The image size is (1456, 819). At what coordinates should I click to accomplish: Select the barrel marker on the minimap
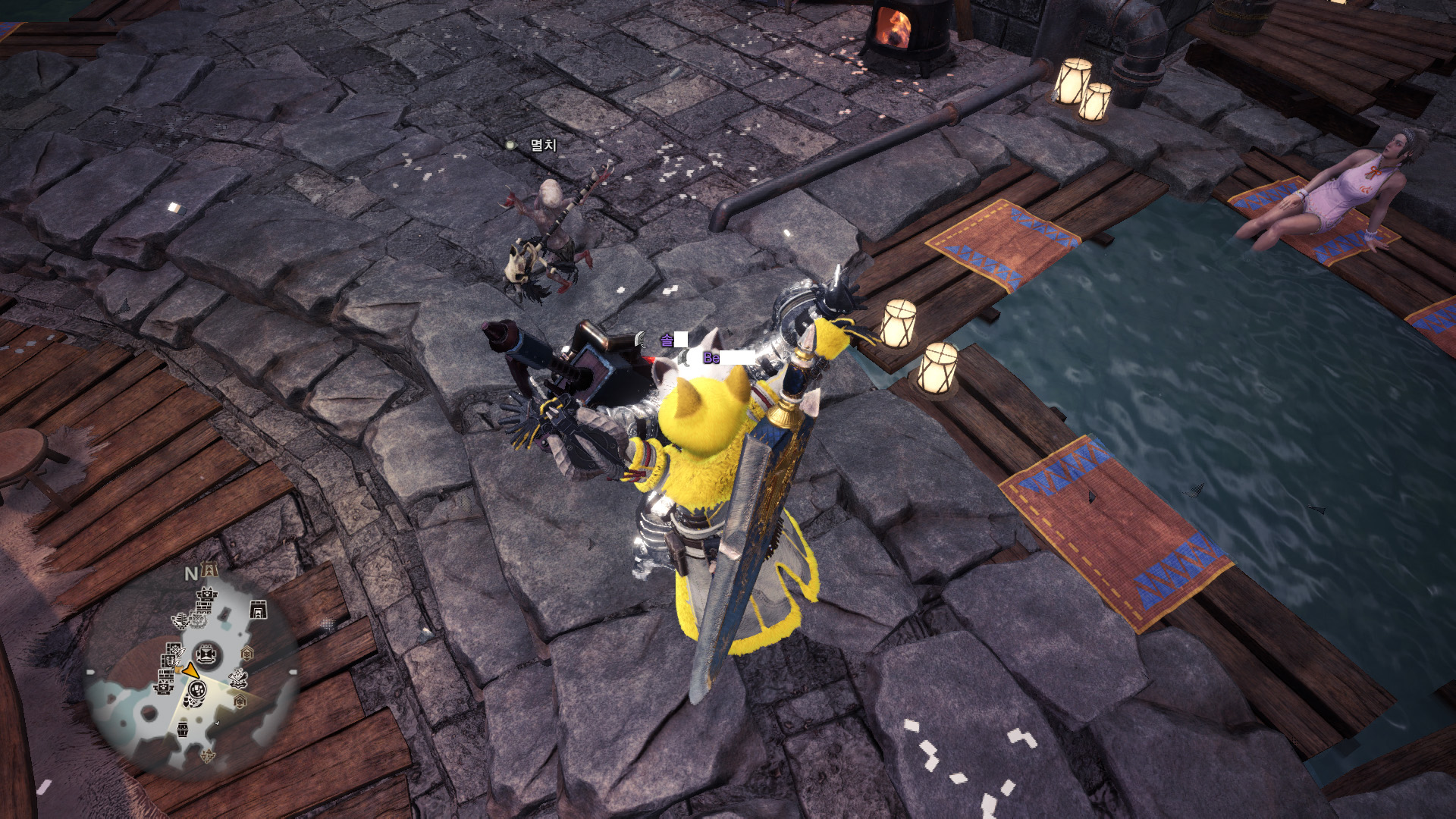pyautogui.click(x=183, y=729)
